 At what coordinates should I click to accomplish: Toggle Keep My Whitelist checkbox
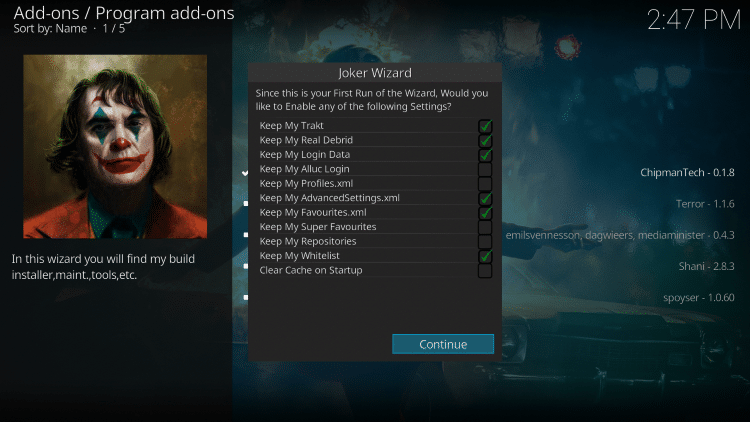pyautogui.click(x=485, y=256)
